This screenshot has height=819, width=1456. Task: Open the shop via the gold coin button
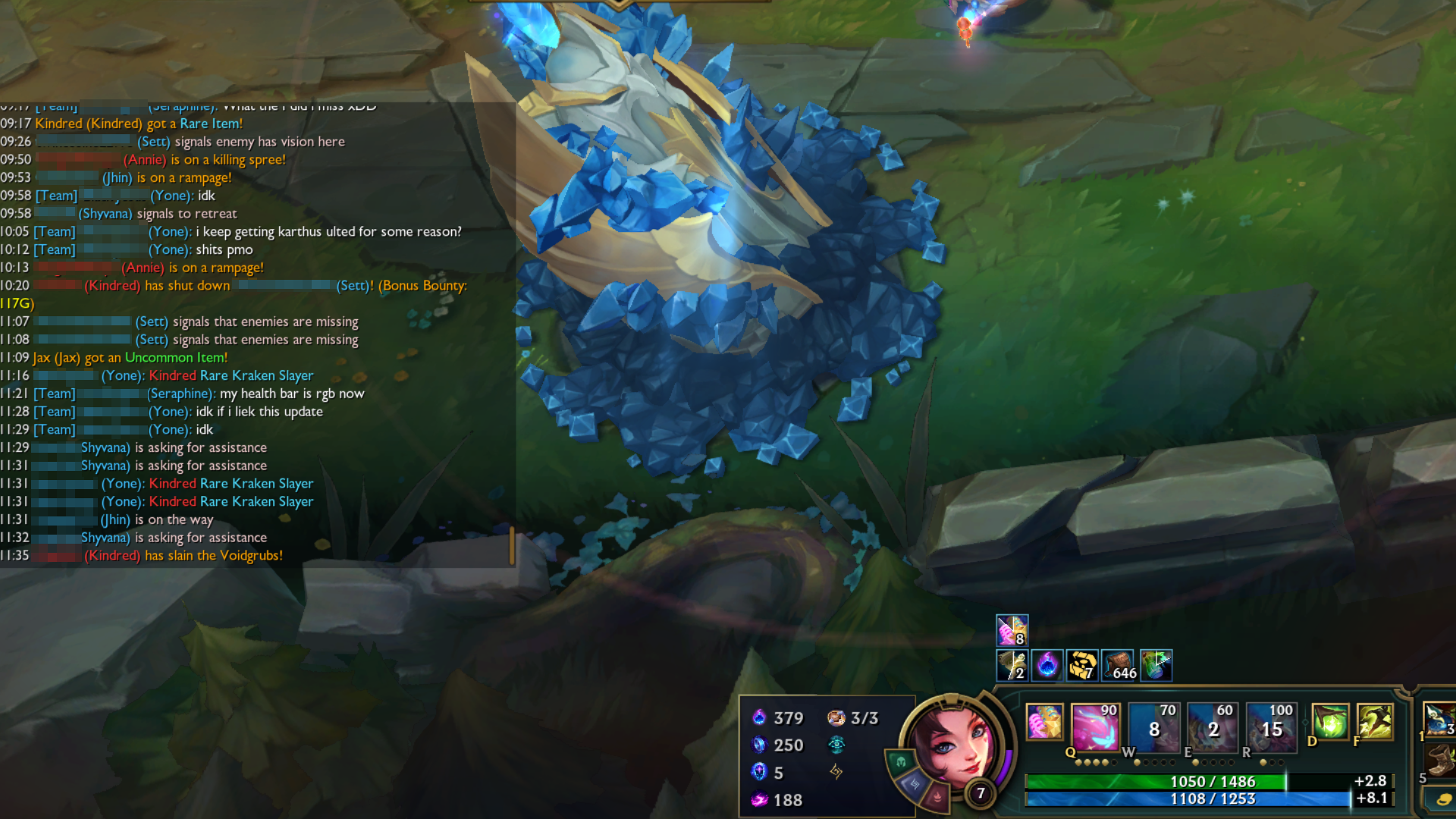1441,799
